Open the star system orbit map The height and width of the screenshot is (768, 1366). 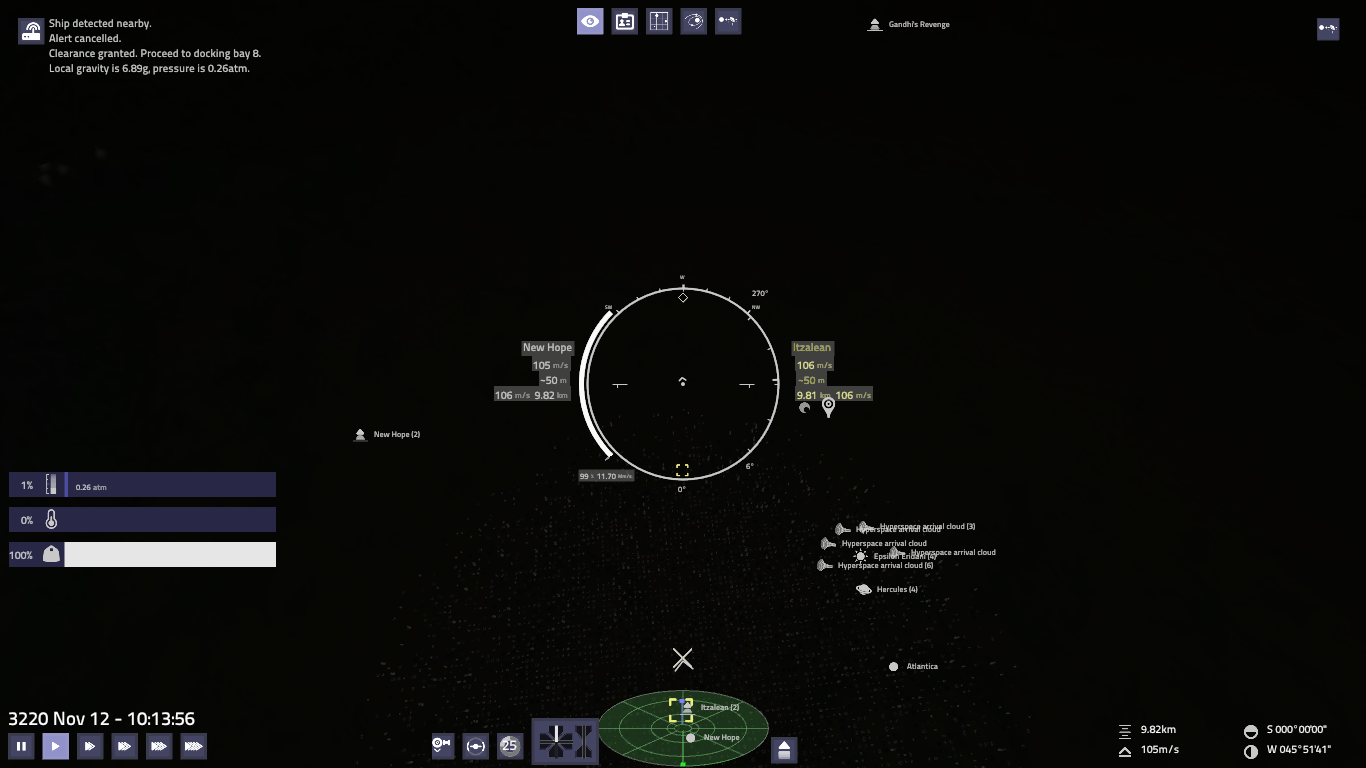pos(694,21)
